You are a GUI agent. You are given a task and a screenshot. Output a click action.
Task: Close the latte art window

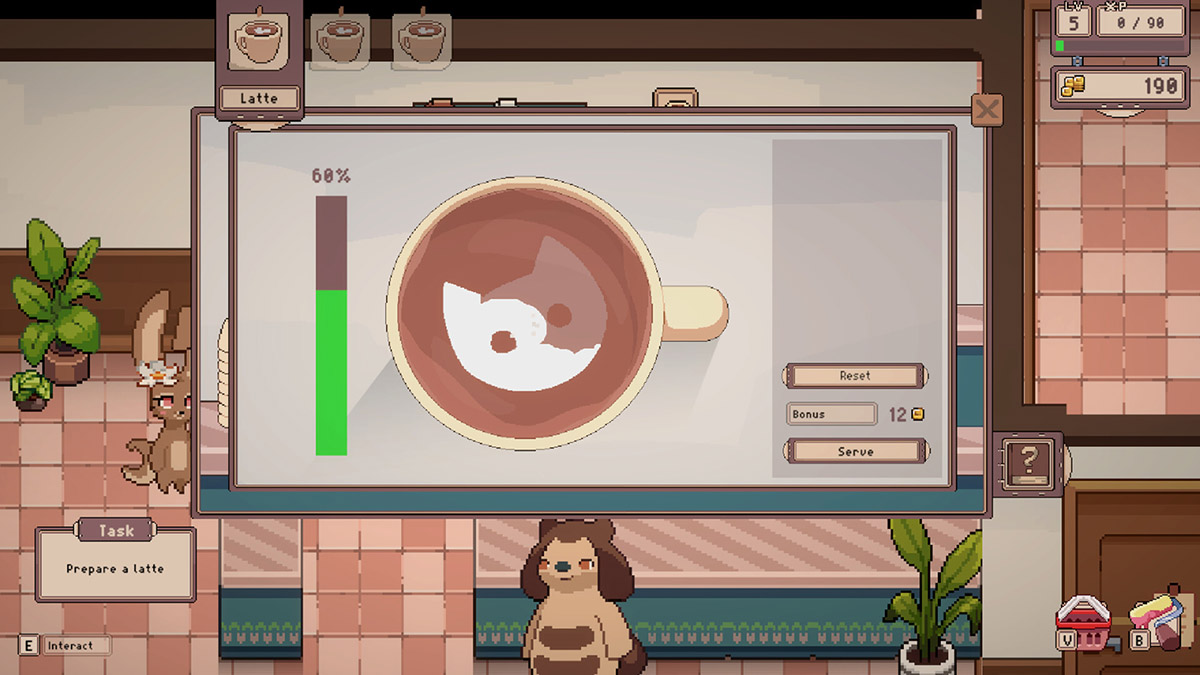987,109
